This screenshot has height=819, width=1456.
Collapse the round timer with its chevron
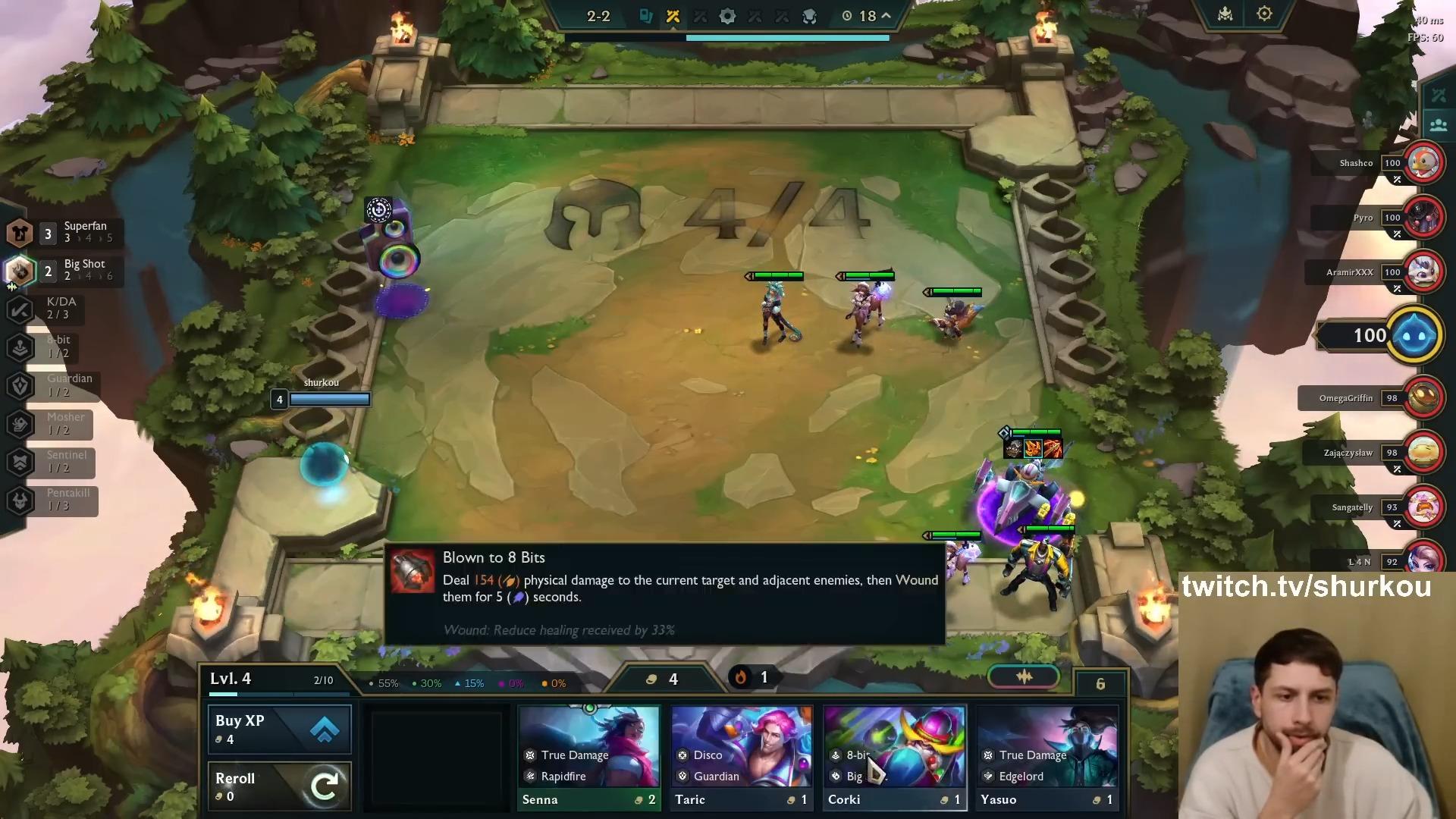[884, 16]
